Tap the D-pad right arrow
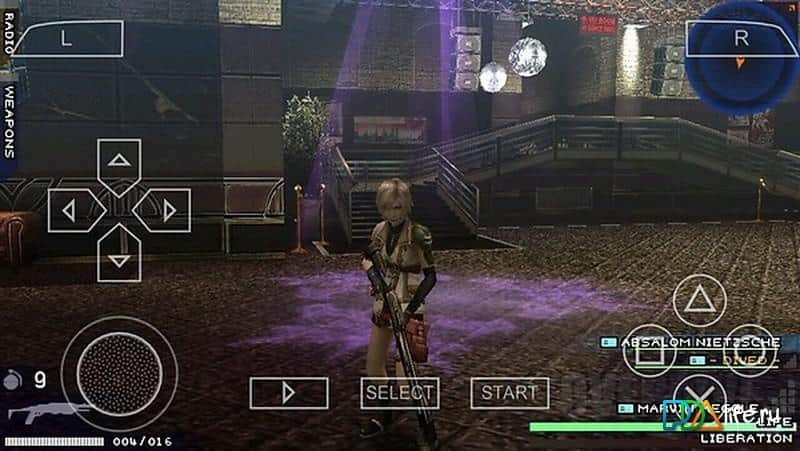Image resolution: width=800 pixels, height=451 pixels. point(167,210)
